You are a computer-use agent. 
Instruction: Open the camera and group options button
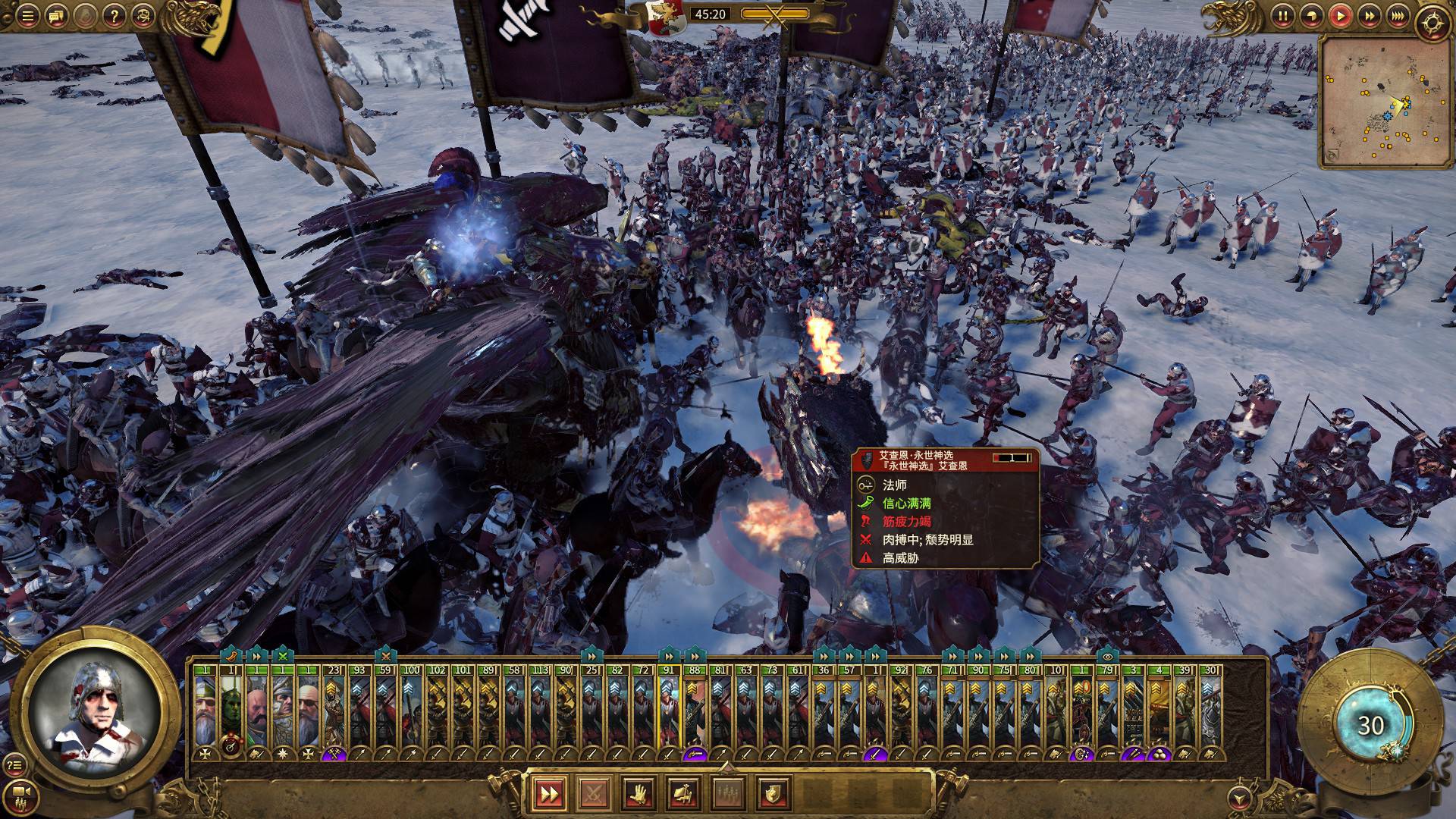pyautogui.click(x=22, y=793)
